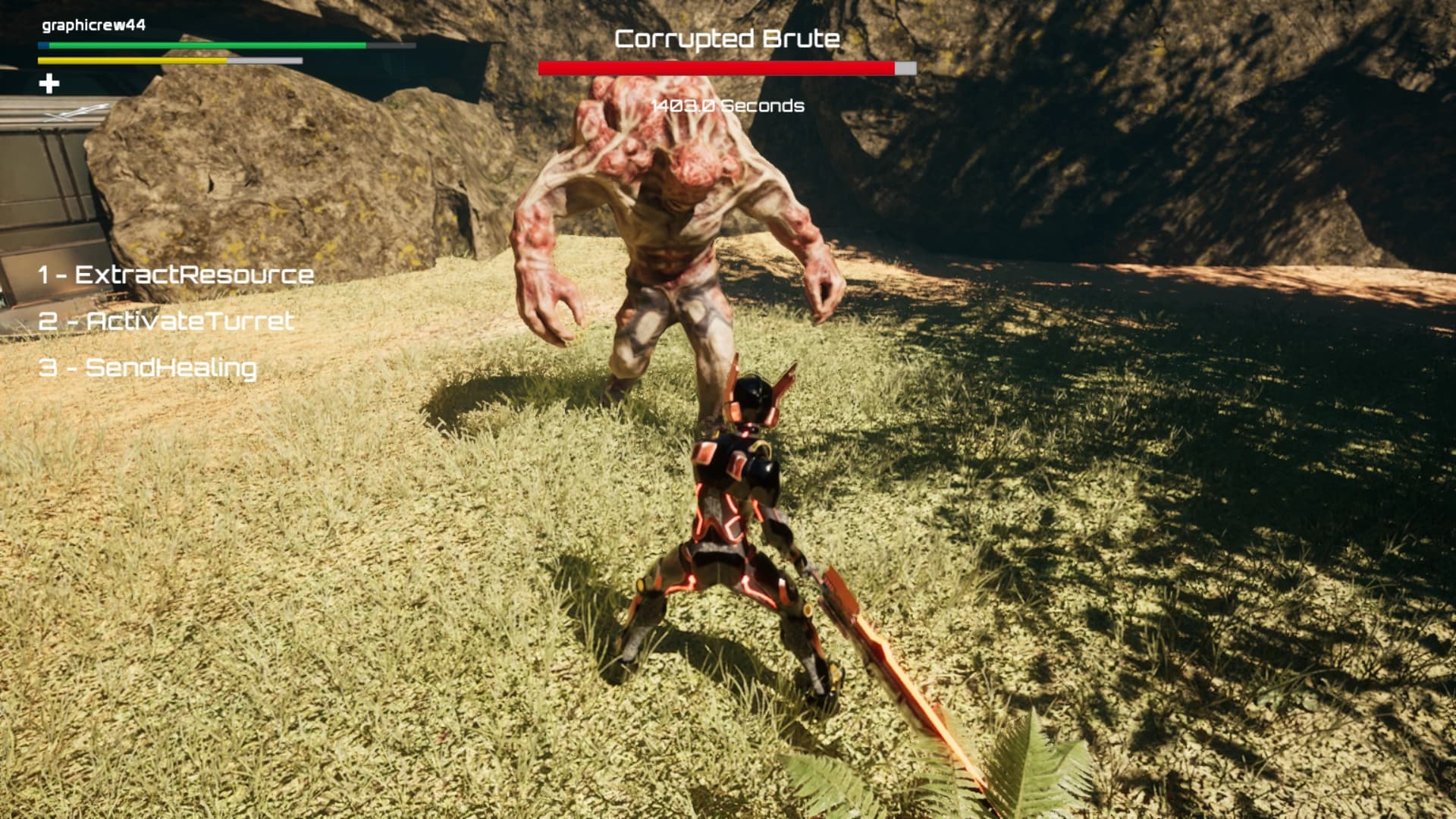1456x819 pixels.
Task: Click the blue segment of the health bar
Action: pos(42,46)
